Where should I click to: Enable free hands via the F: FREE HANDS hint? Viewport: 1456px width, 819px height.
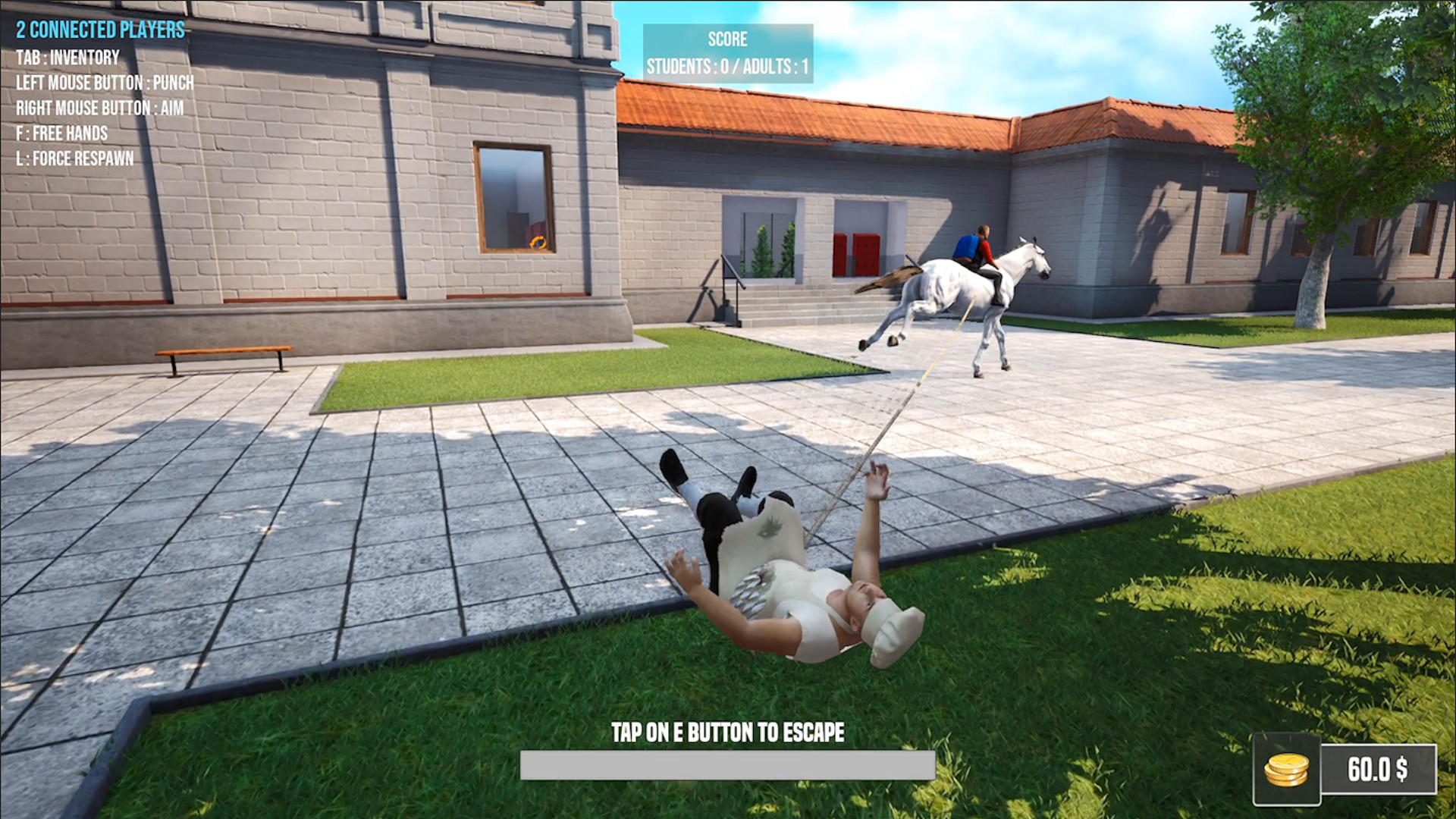[x=61, y=133]
